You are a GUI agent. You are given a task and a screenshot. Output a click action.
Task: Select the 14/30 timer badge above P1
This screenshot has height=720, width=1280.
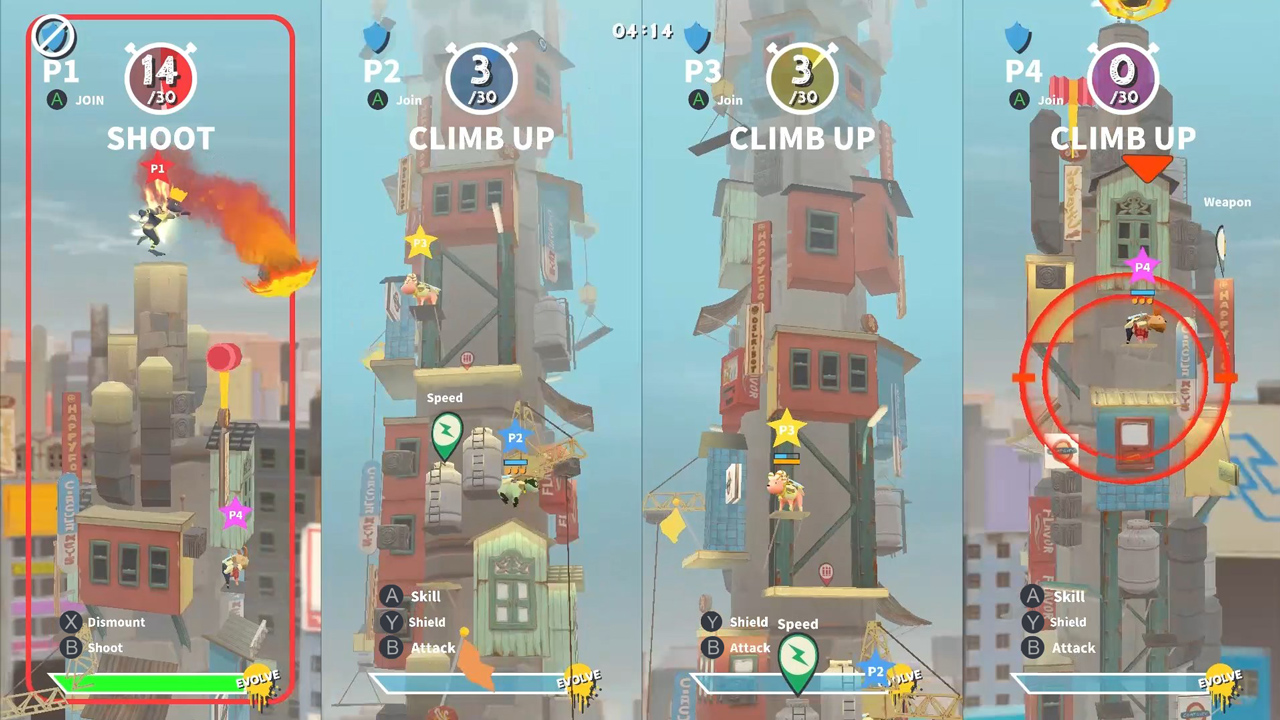pos(161,75)
